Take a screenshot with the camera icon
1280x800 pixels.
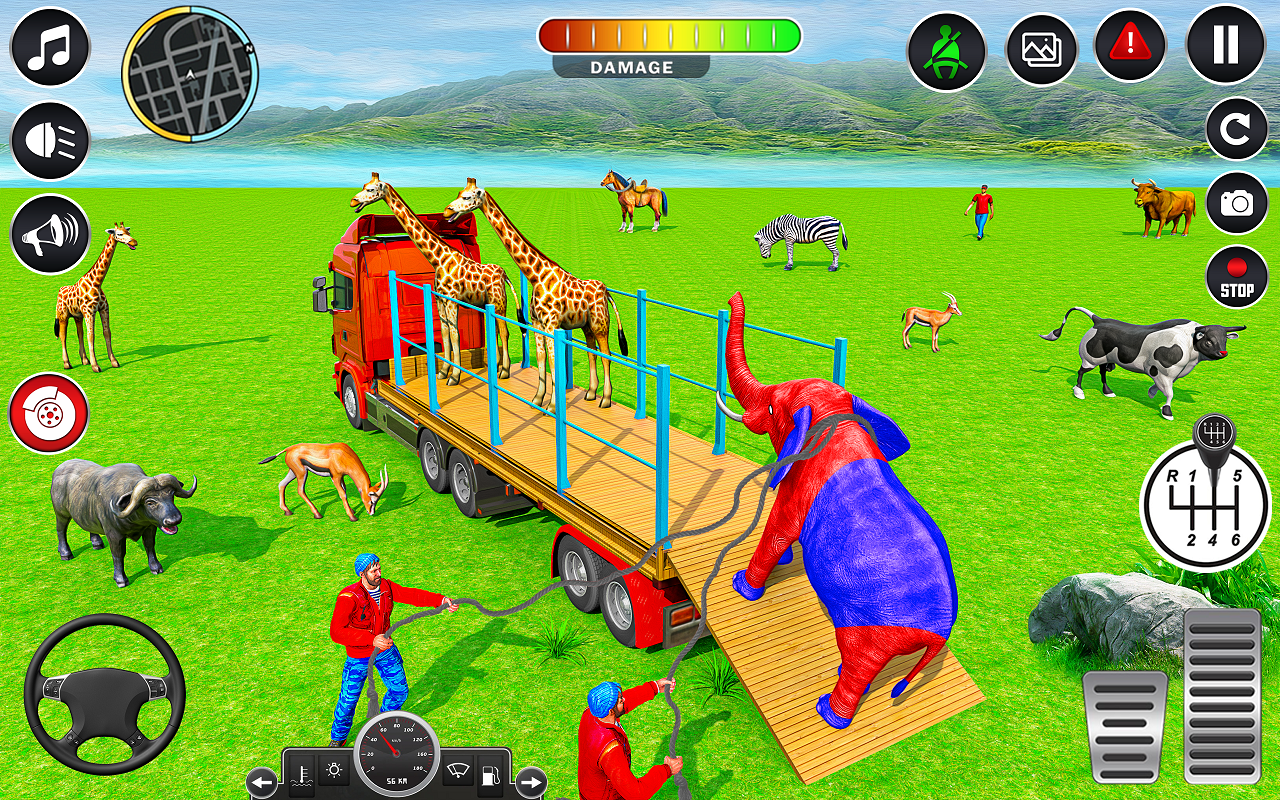[x=1237, y=204]
